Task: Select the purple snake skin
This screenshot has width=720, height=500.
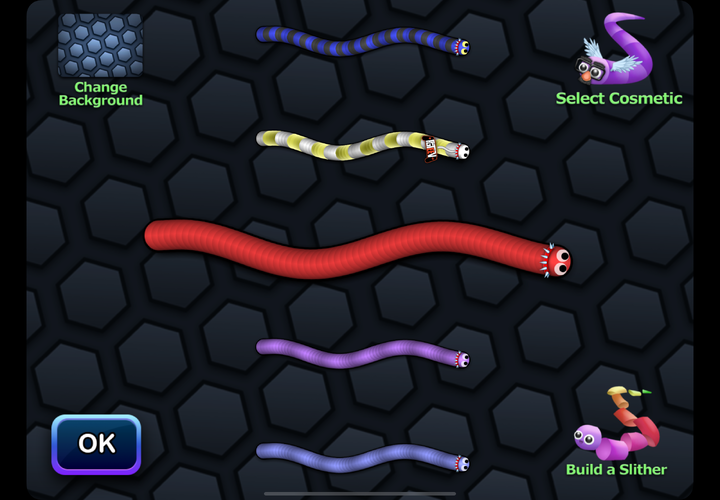Action: coord(360,353)
